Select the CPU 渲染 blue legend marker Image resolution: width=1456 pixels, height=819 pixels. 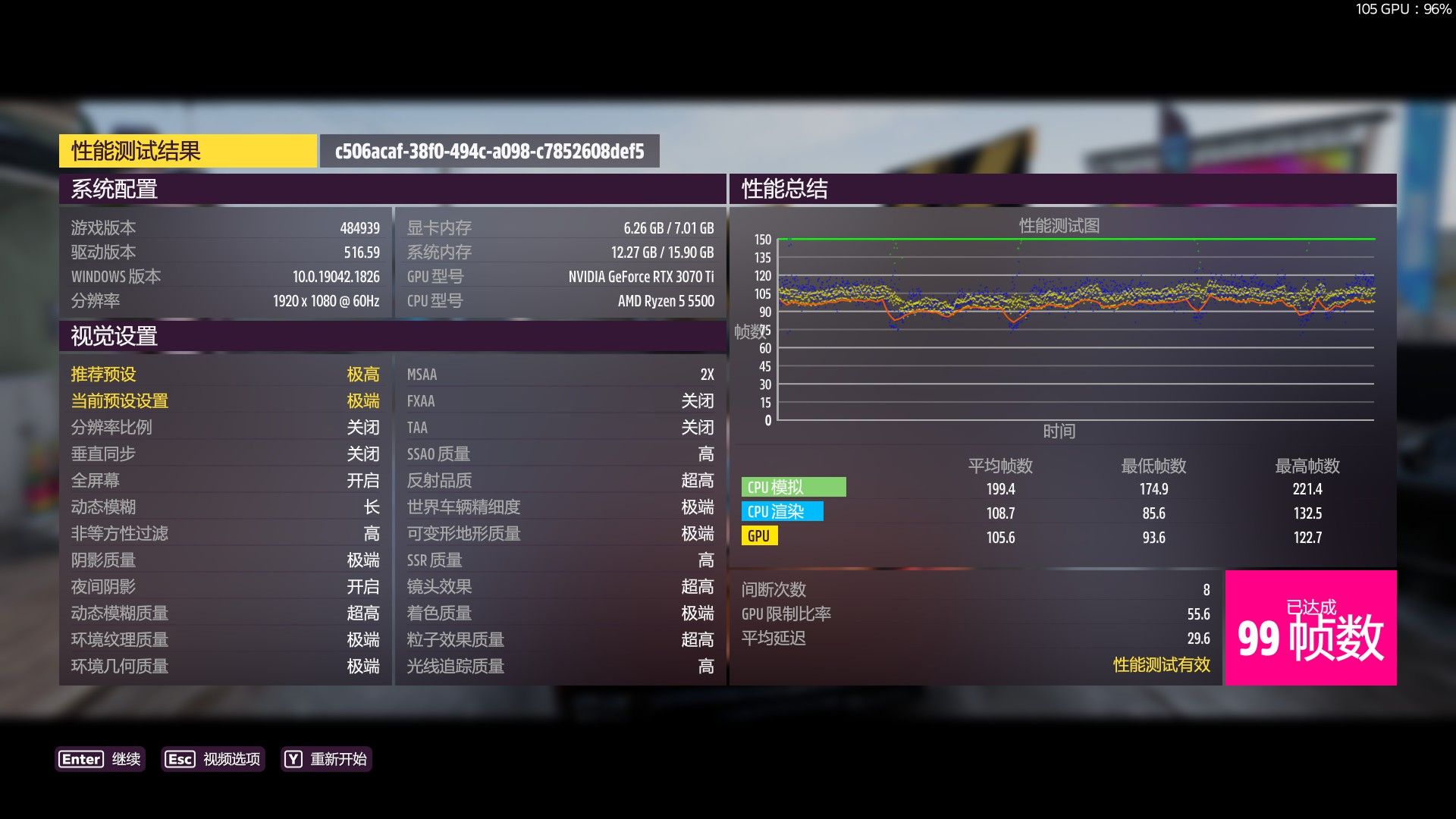coord(783,512)
